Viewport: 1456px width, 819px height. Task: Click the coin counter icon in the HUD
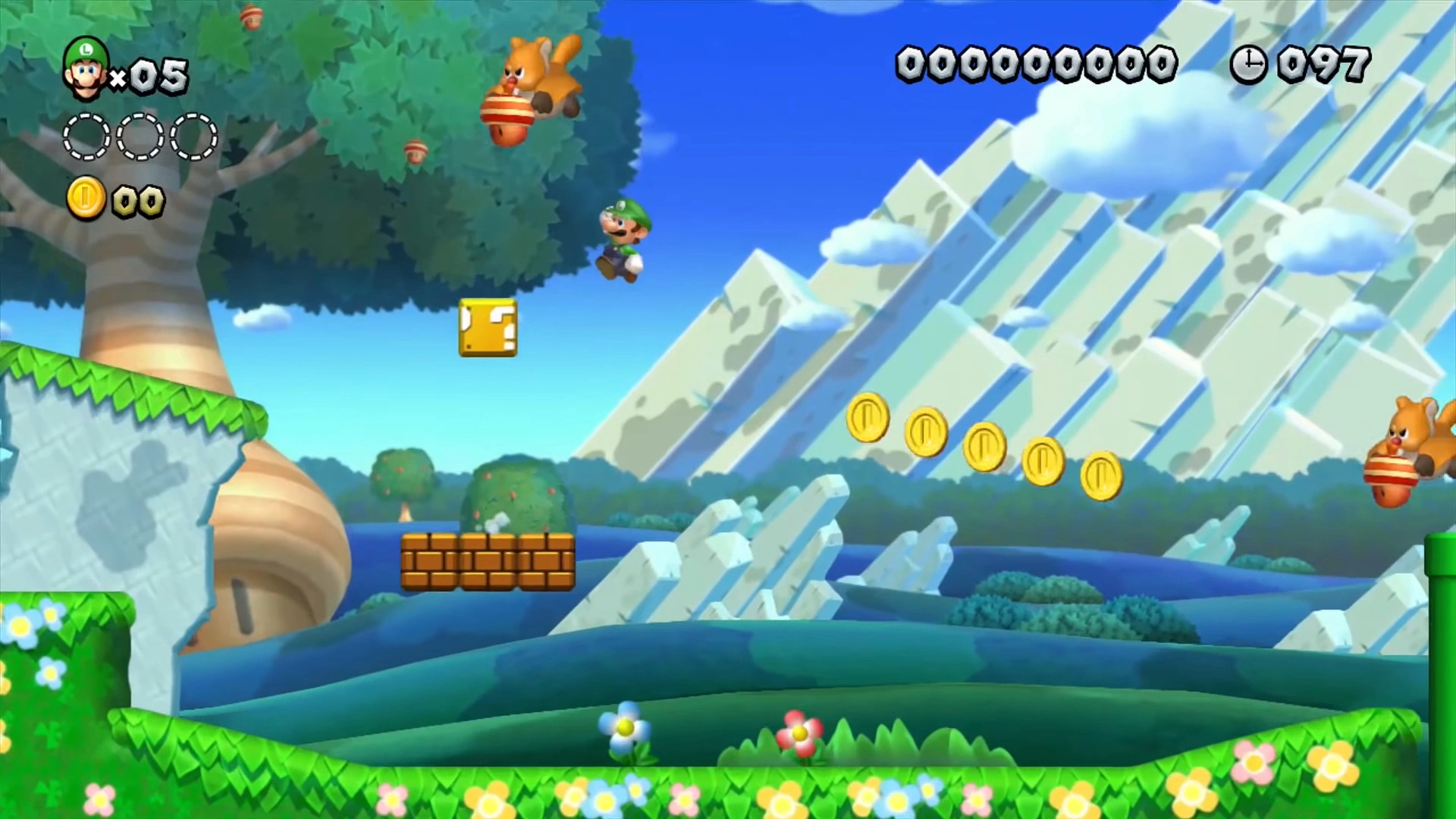click(x=86, y=199)
